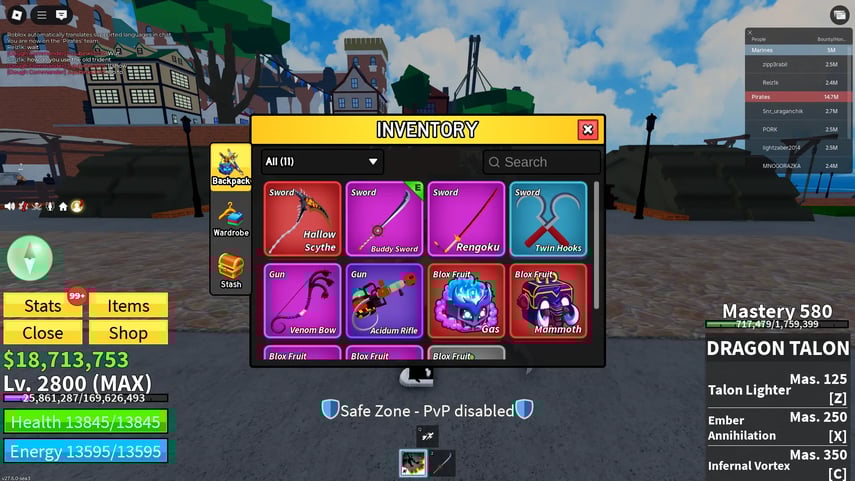Choose the Buddy Sword item
Viewport: 855px width, 481px height.
click(385, 219)
